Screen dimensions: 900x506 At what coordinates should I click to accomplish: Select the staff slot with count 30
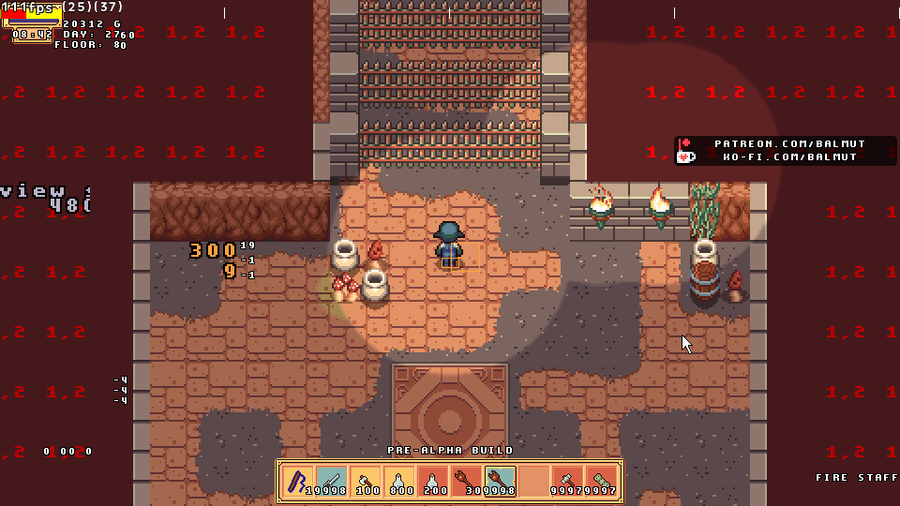pyautogui.click(x=467, y=482)
